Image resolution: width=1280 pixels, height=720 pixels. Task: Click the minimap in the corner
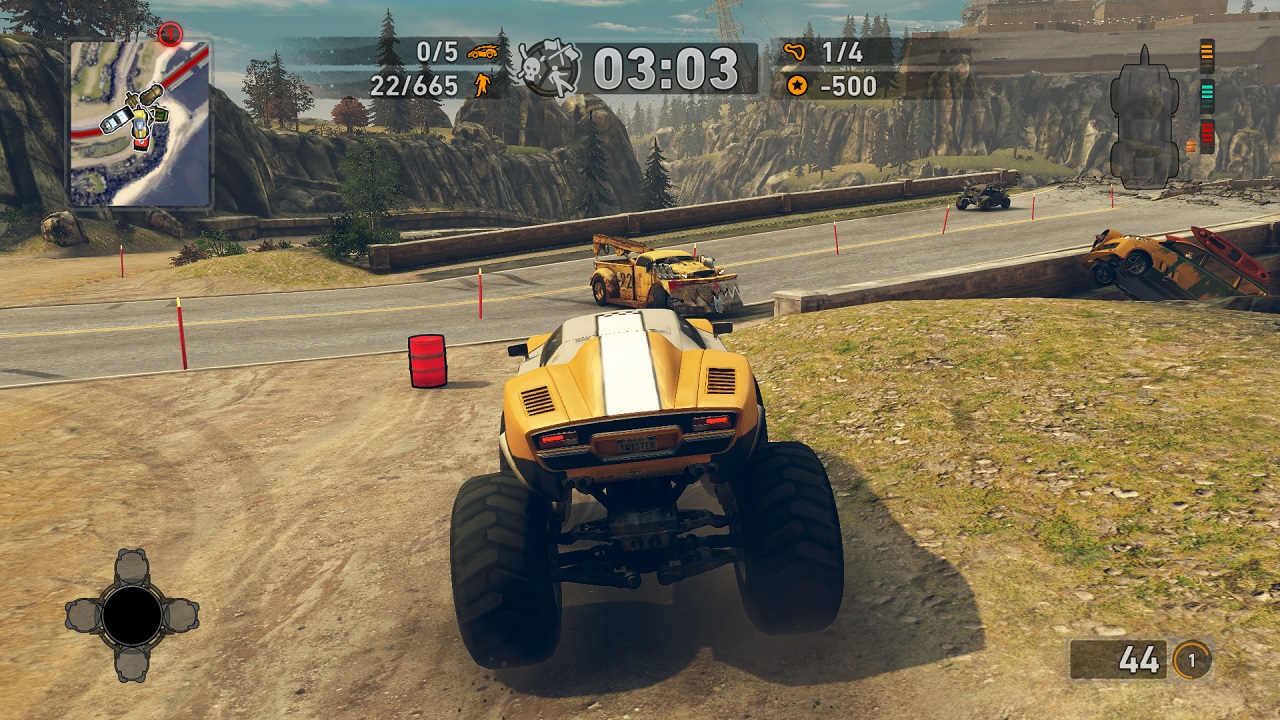[139, 123]
